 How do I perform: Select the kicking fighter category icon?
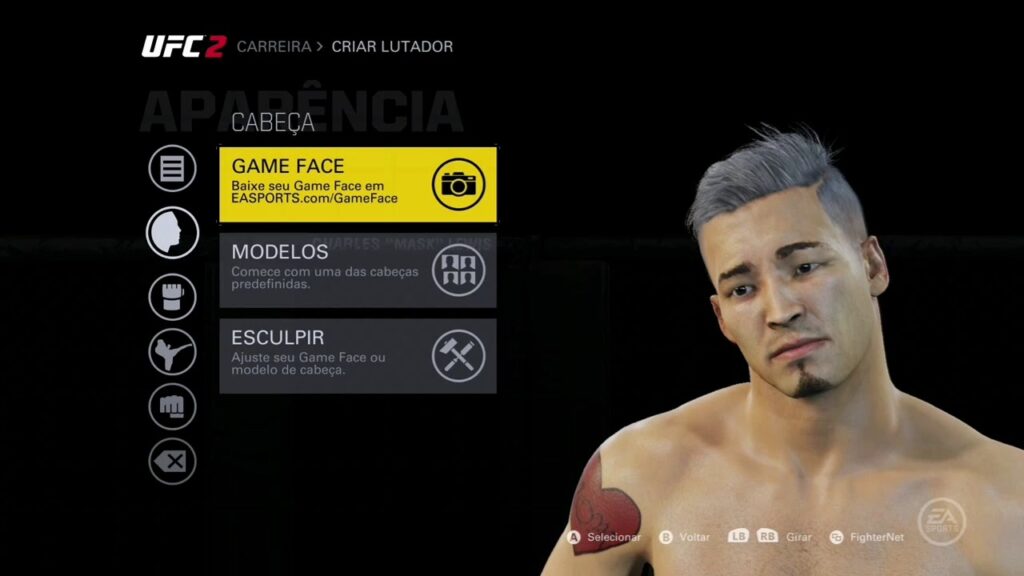click(x=172, y=352)
